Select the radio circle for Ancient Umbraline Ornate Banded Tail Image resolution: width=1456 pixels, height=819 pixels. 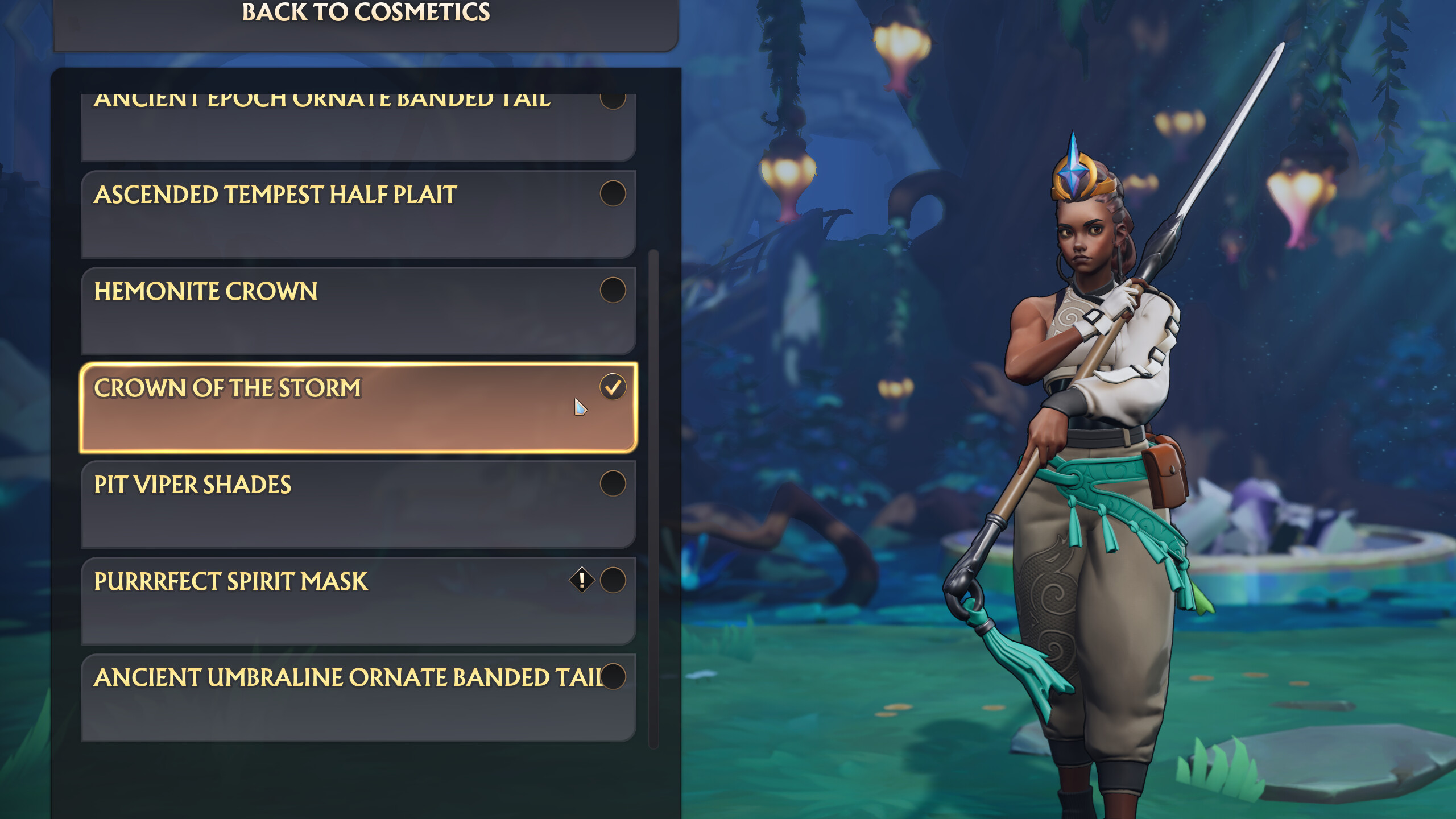pos(613,677)
